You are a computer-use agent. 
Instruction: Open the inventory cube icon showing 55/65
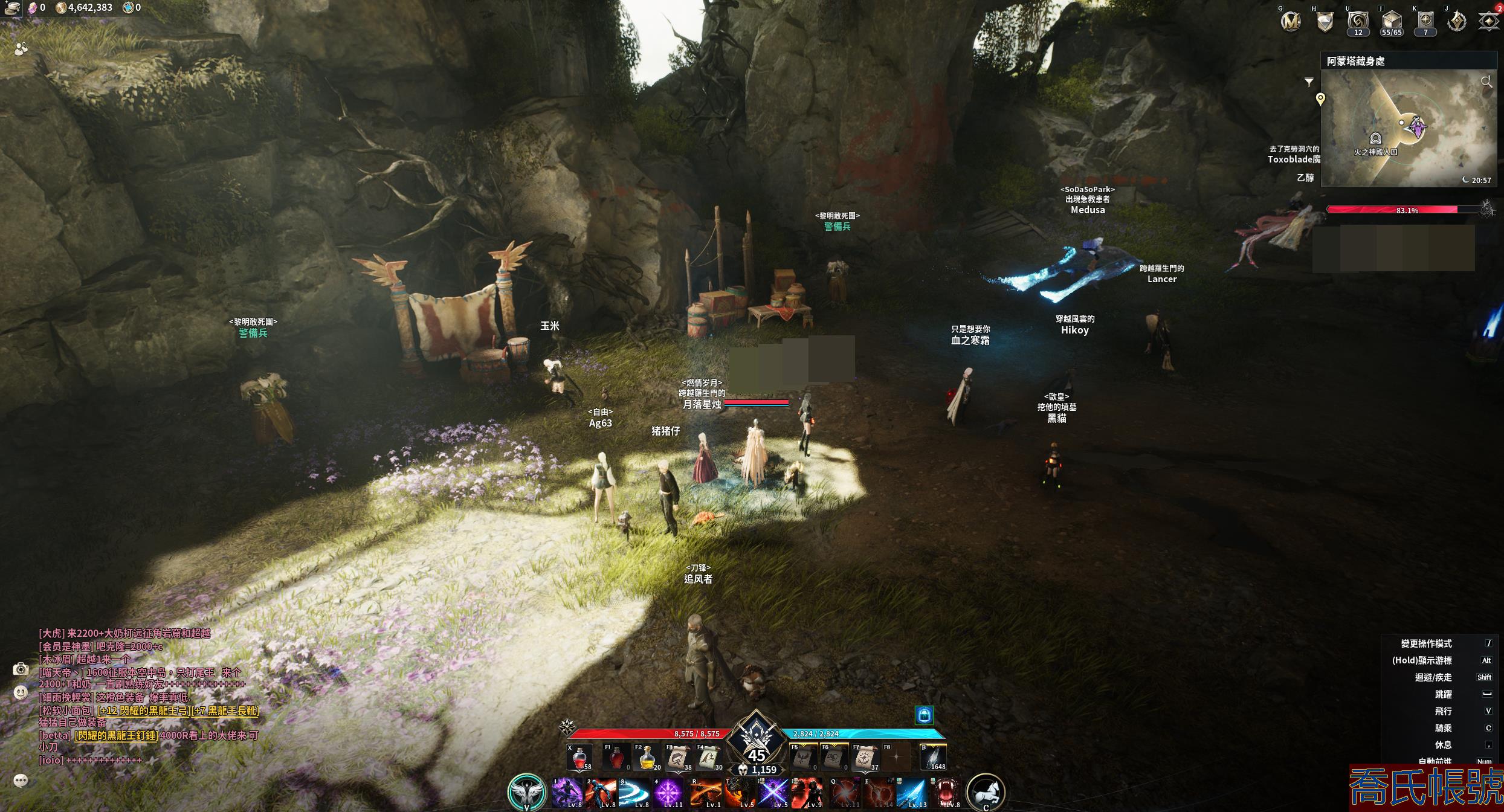(1391, 21)
